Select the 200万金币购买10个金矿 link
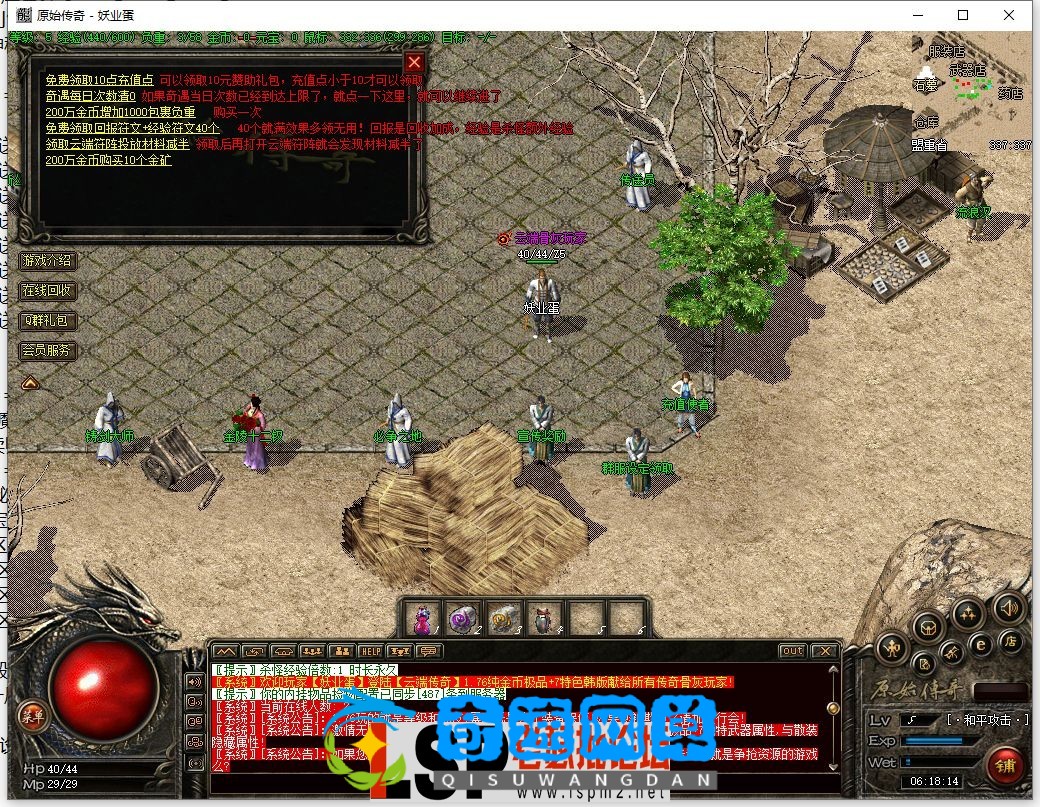Image resolution: width=1040 pixels, height=807 pixels. click(x=108, y=160)
